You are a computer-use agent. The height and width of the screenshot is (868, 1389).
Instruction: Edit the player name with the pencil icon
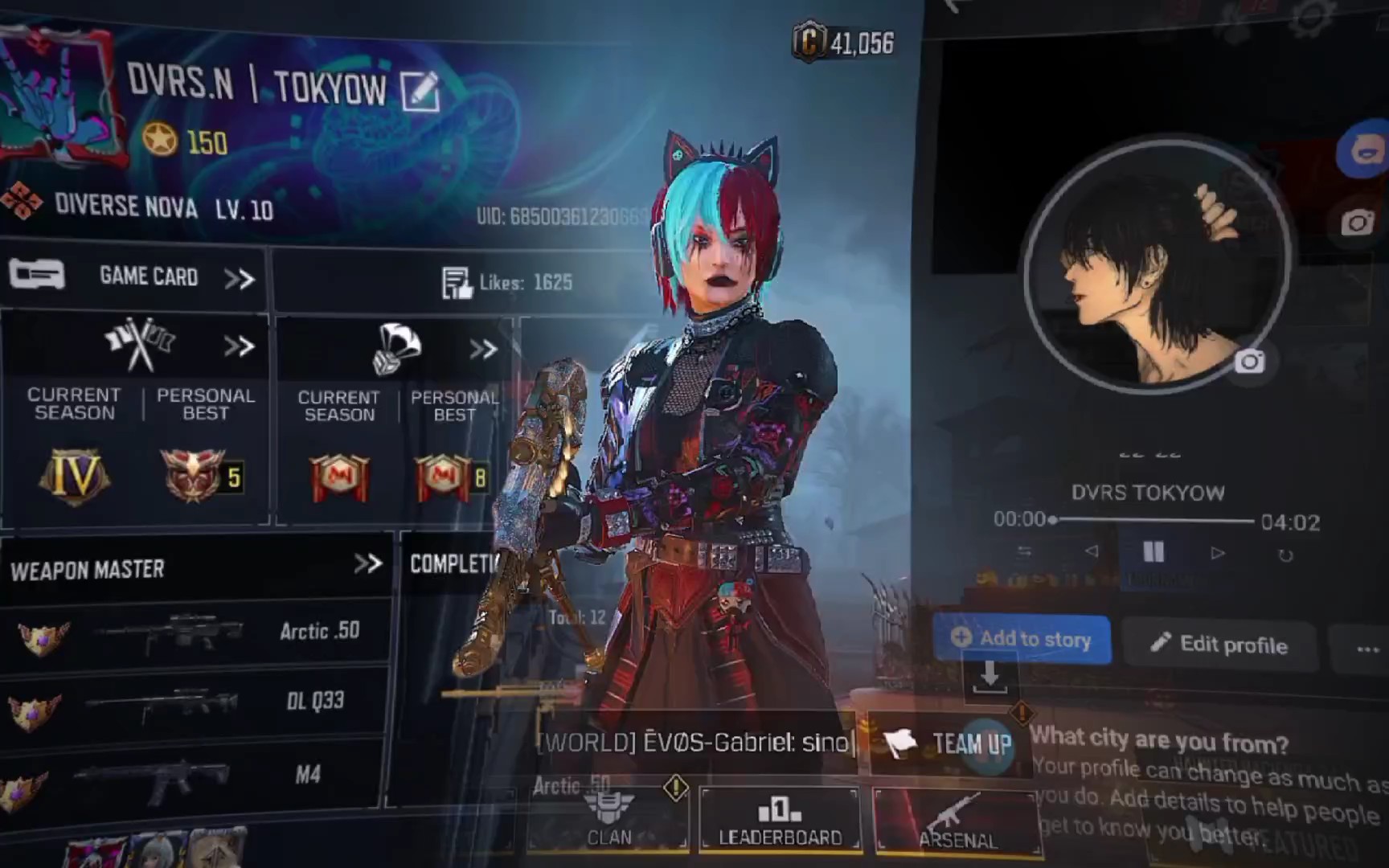[x=419, y=91]
